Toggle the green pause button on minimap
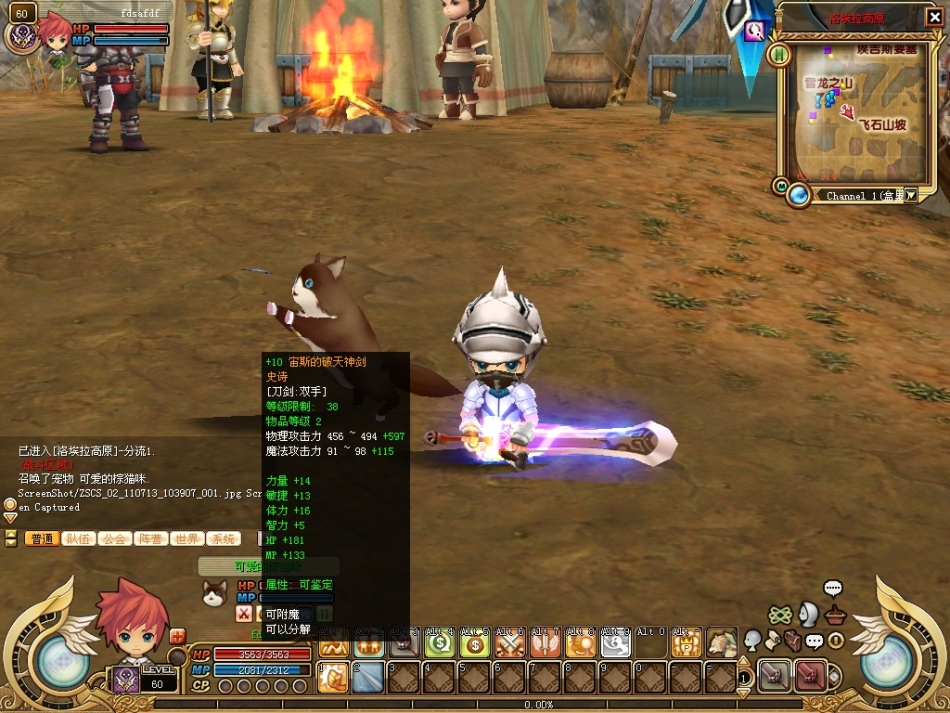Viewport: 950px width, 713px height. [780, 53]
